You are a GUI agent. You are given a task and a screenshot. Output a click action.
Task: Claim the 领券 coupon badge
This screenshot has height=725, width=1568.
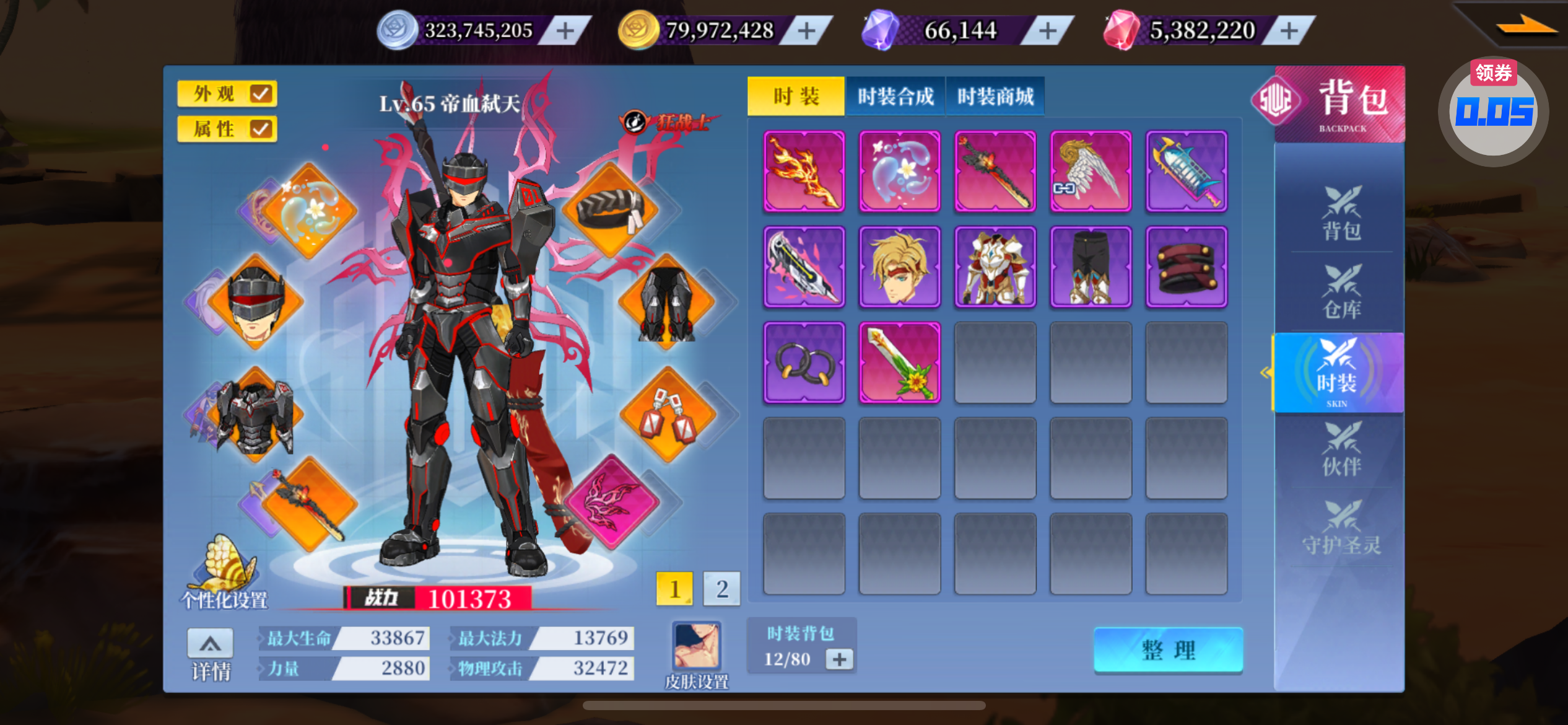pos(1493,73)
